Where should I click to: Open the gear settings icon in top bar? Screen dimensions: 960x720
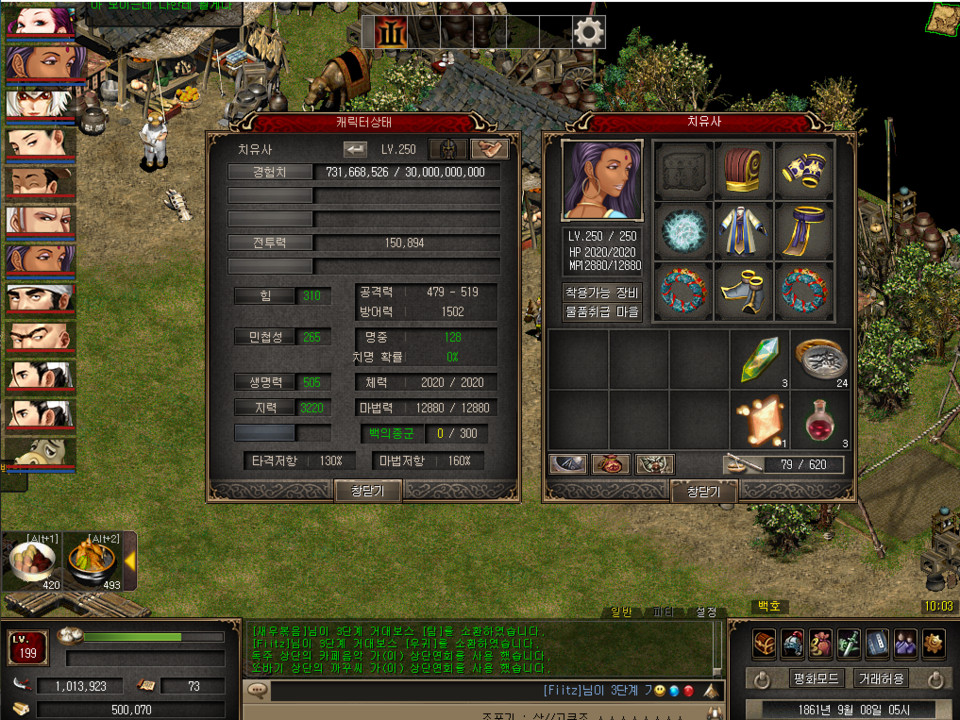point(589,33)
